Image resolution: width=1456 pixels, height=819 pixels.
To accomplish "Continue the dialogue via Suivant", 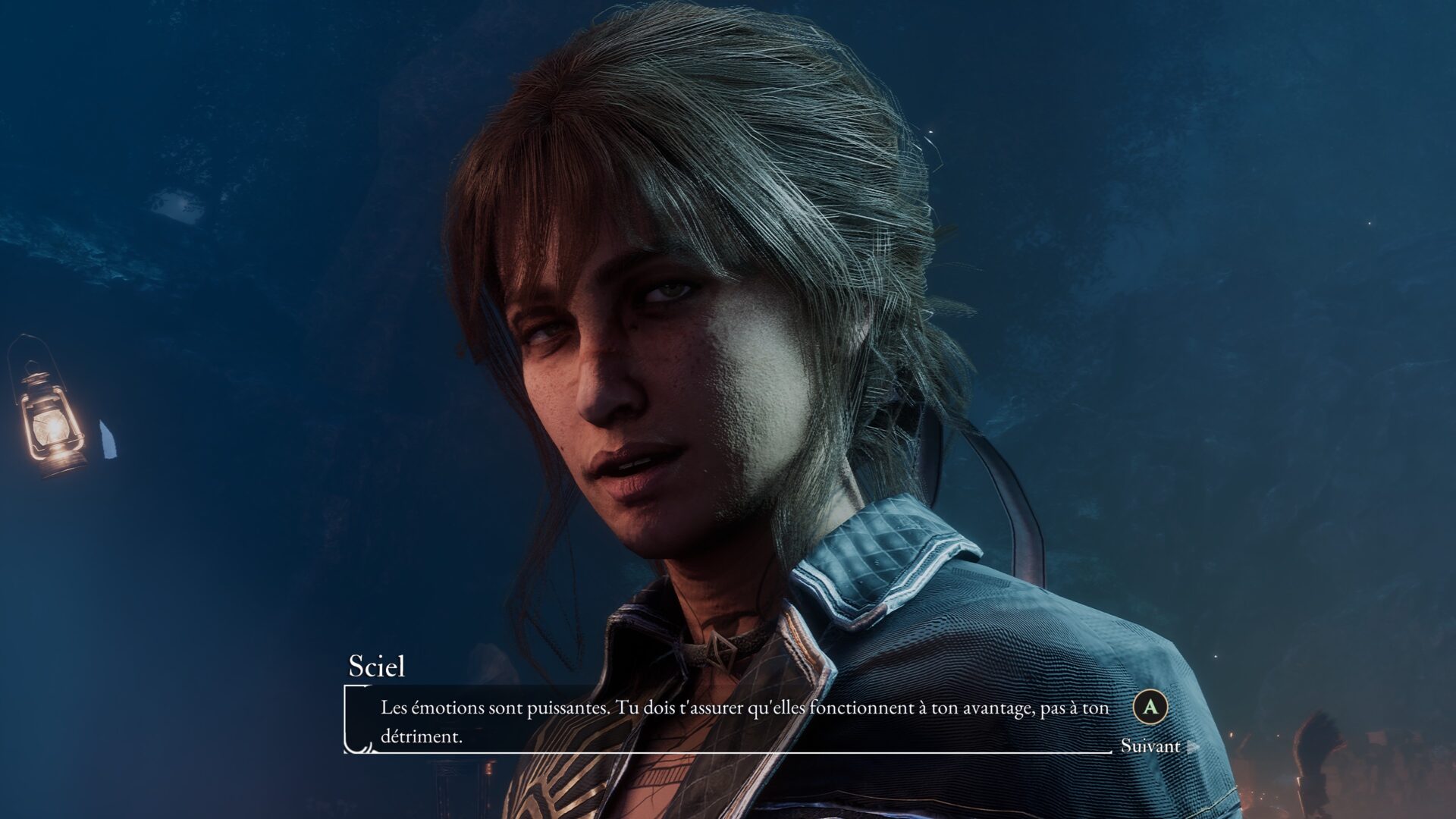I will pos(1150,745).
